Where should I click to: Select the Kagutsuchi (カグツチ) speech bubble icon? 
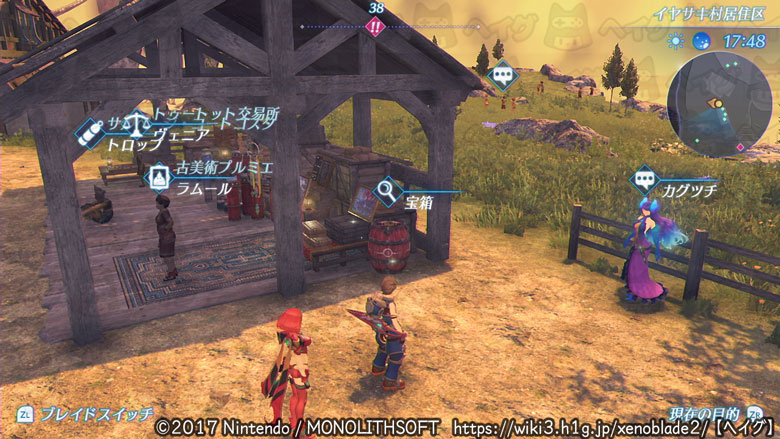point(645,181)
